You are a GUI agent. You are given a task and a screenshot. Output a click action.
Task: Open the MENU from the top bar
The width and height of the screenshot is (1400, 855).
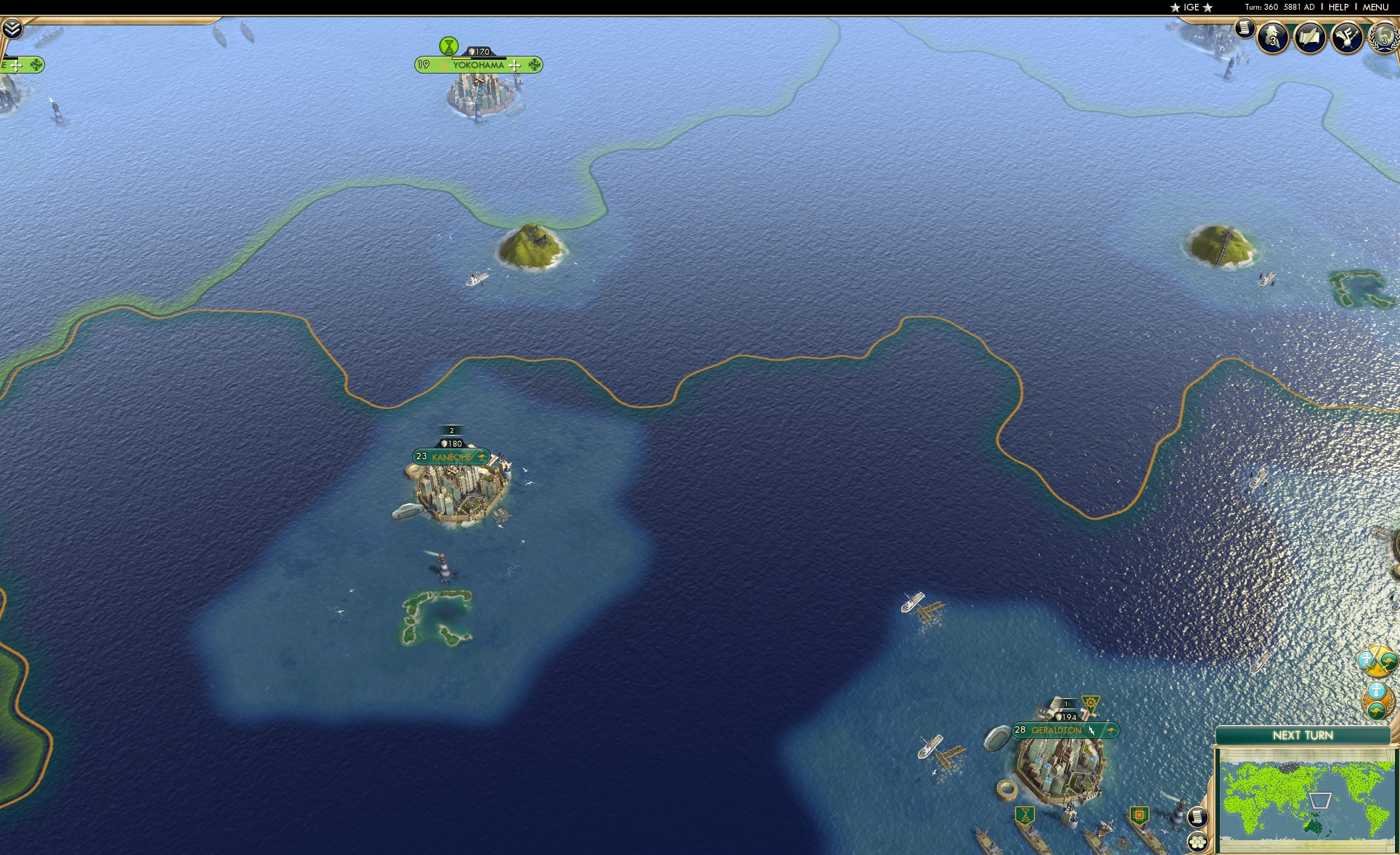pyautogui.click(x=1375, y=7)
